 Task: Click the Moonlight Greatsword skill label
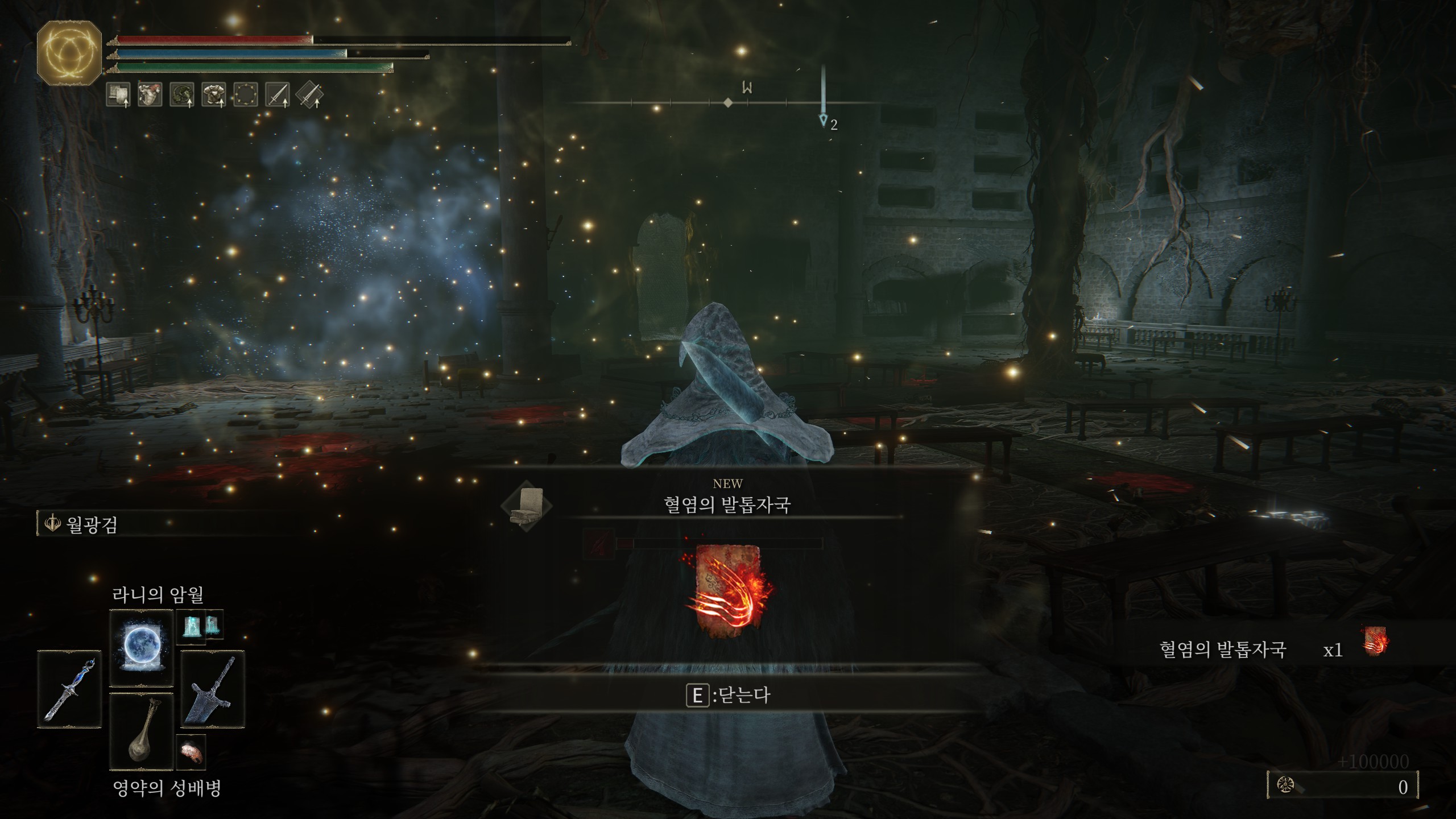click(x=91, y=524)
